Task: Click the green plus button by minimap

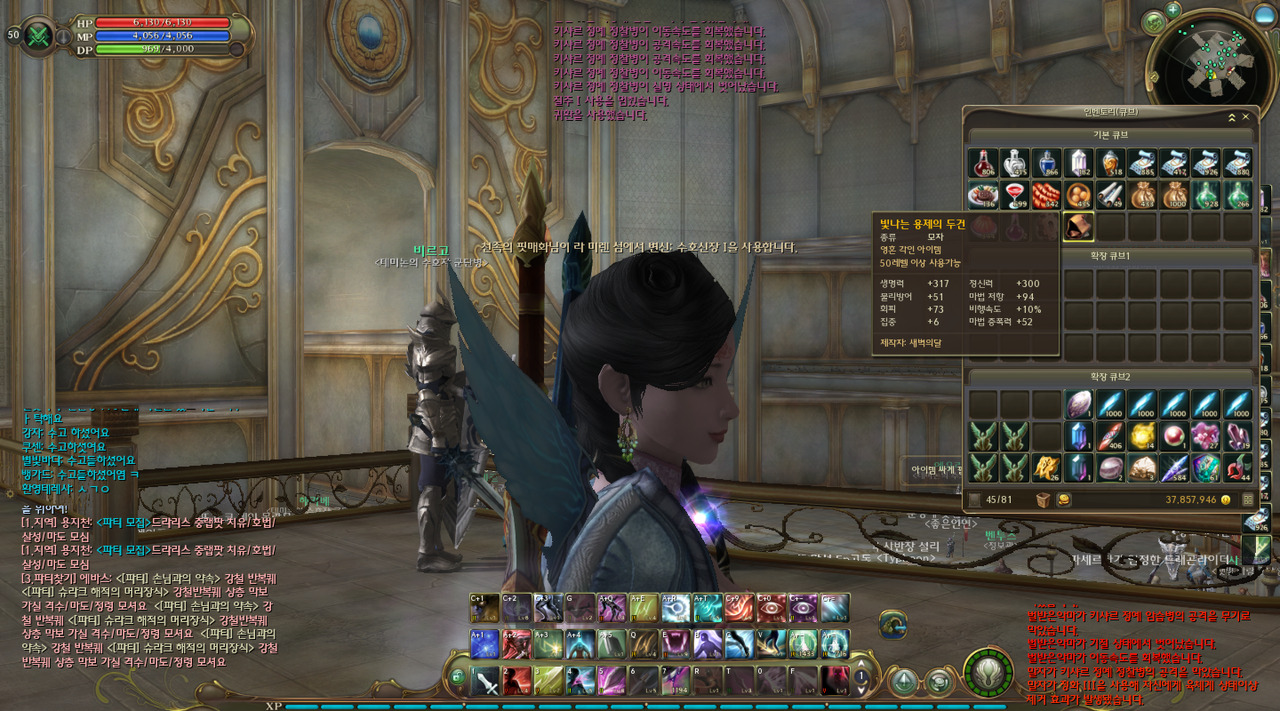Action: pos(1173,9)
